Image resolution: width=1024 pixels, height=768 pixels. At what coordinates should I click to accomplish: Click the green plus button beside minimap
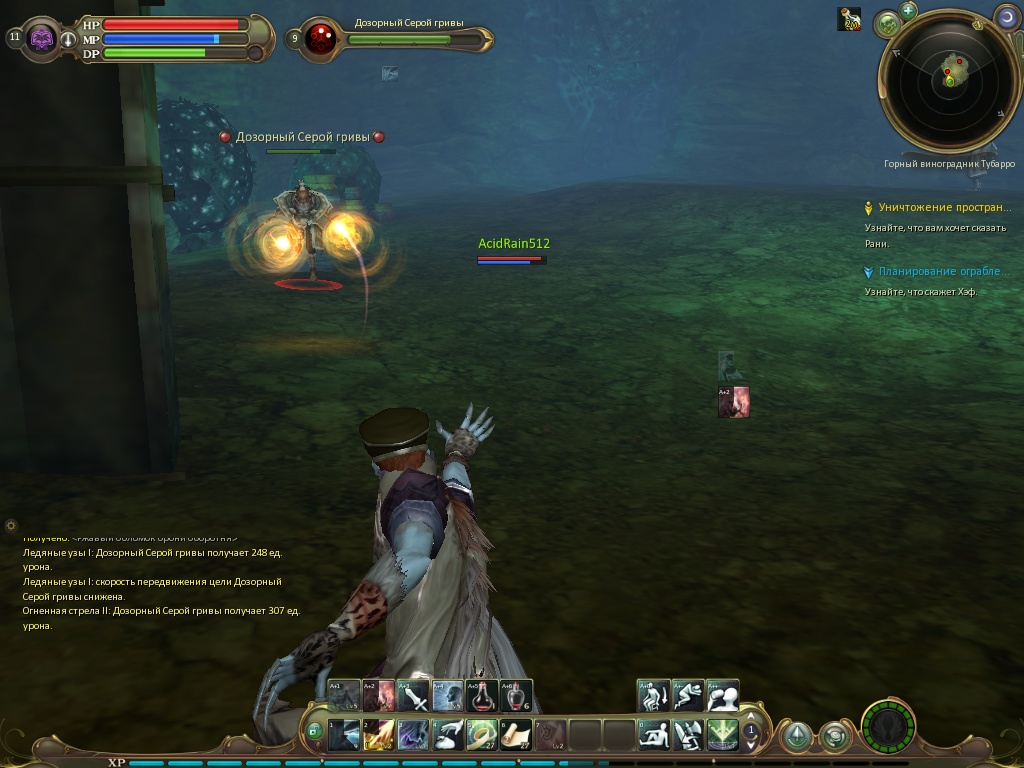[x=908, y=11]
